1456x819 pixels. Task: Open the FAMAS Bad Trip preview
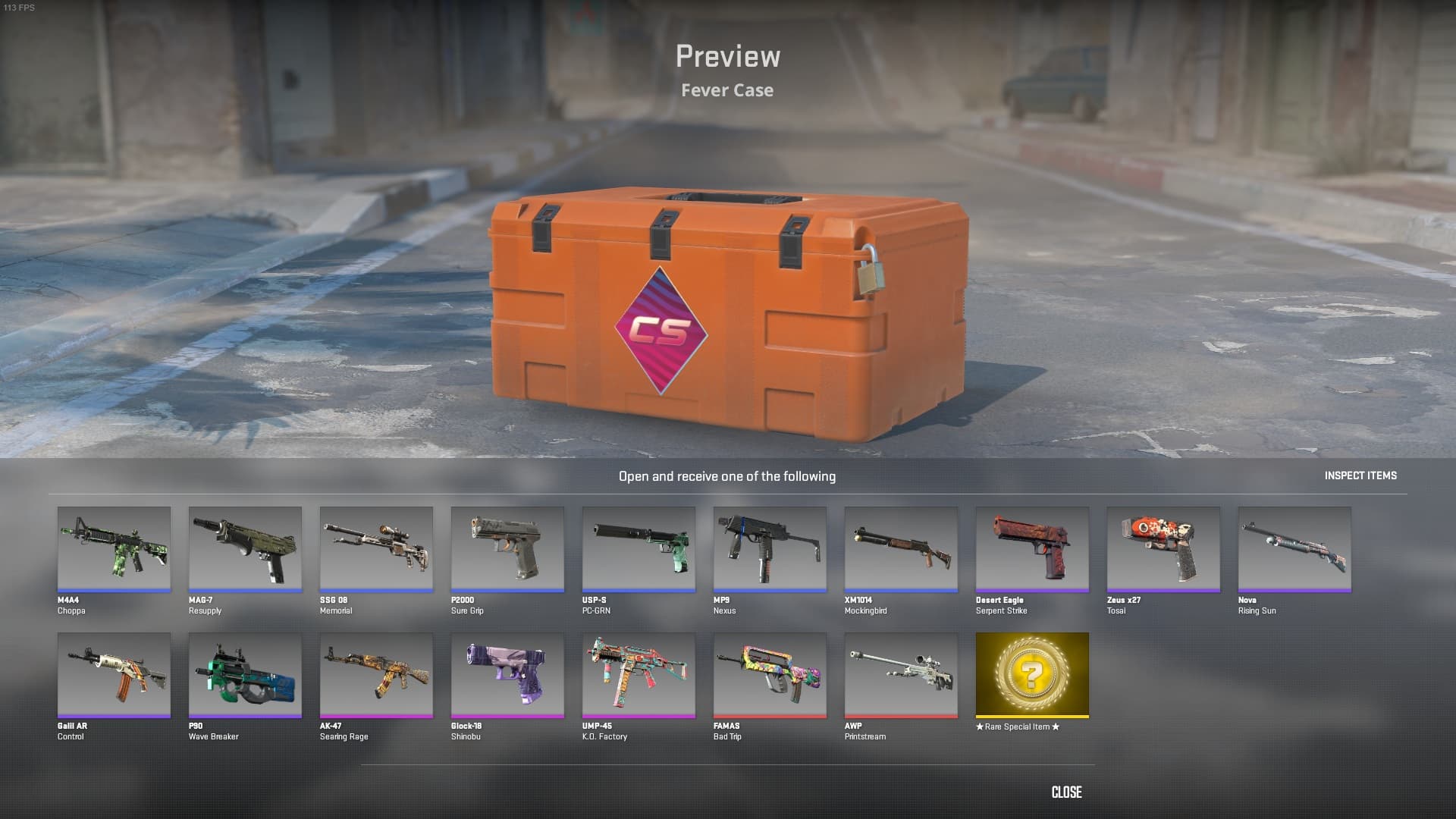pos(770,675)
